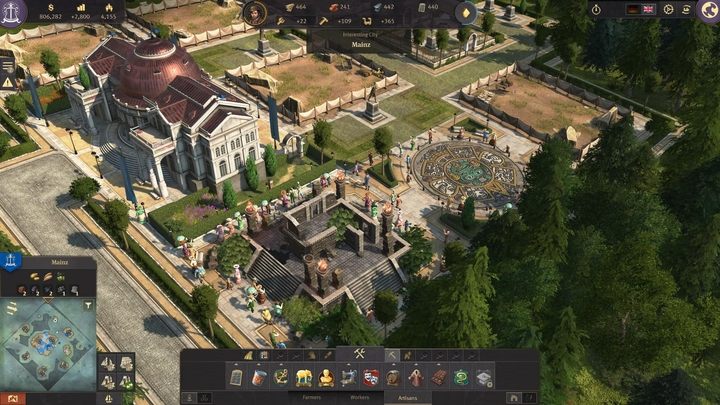Switch to the Workers building tab
This screenshot has width=720, height=405.
[359, 398]
